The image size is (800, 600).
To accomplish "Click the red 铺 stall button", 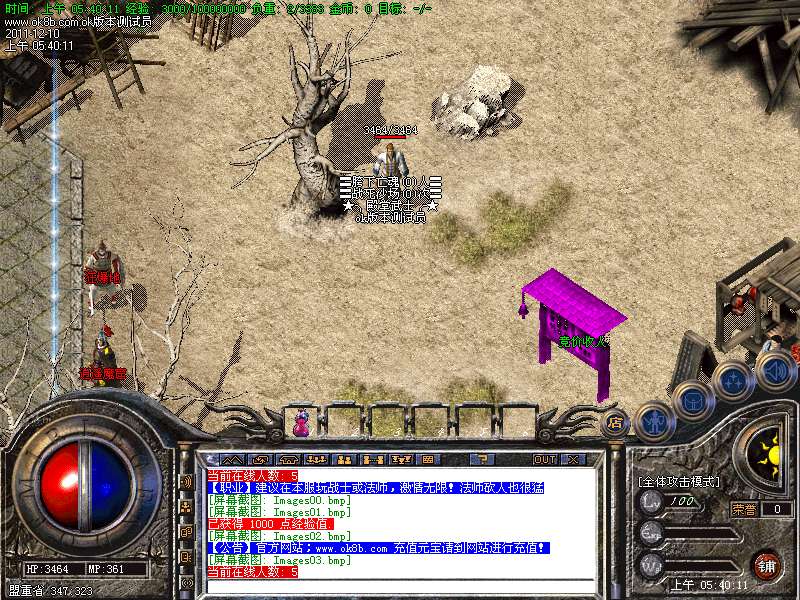I will [766, 566].
